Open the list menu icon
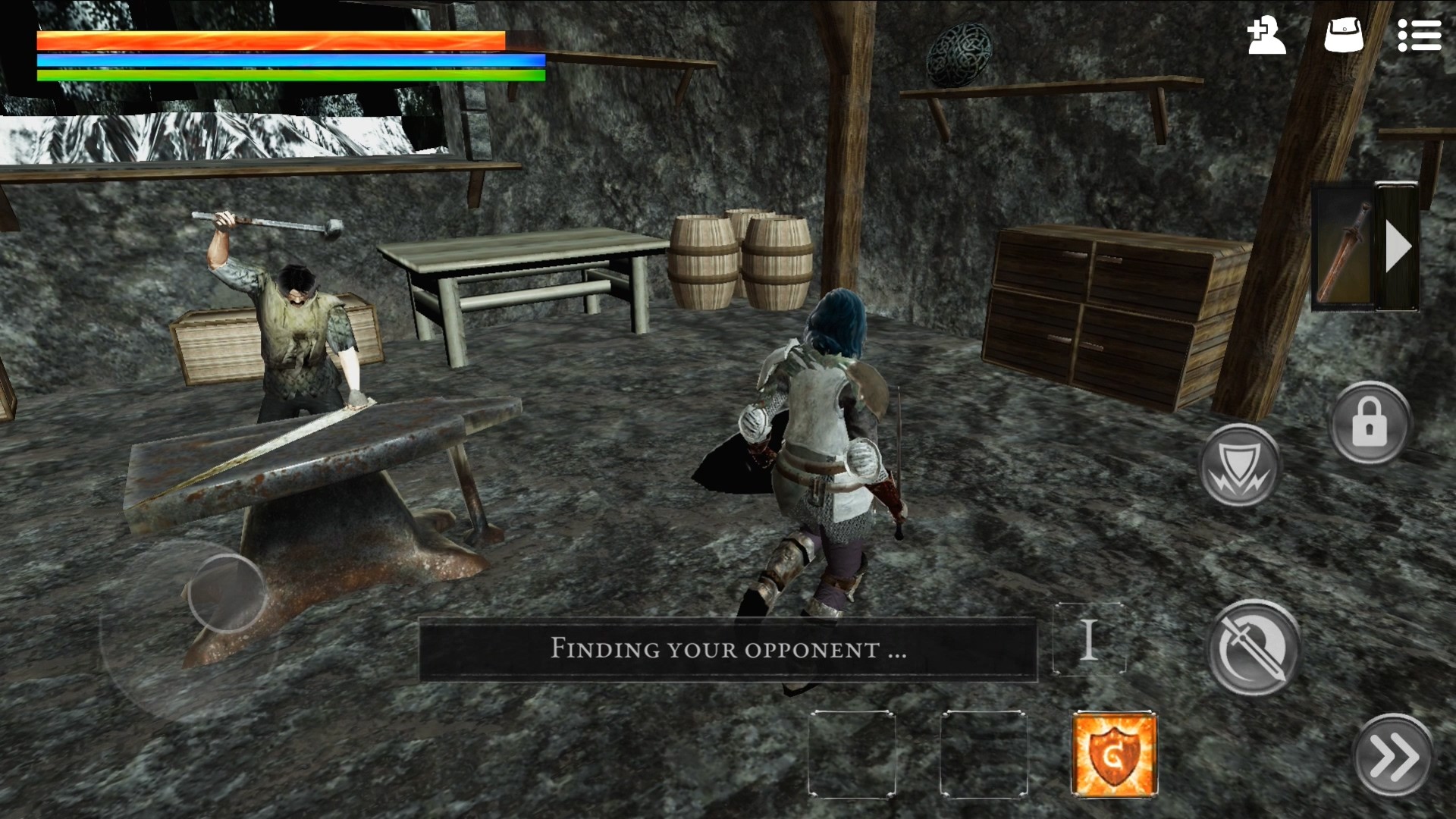 [x=1419, y=36]
